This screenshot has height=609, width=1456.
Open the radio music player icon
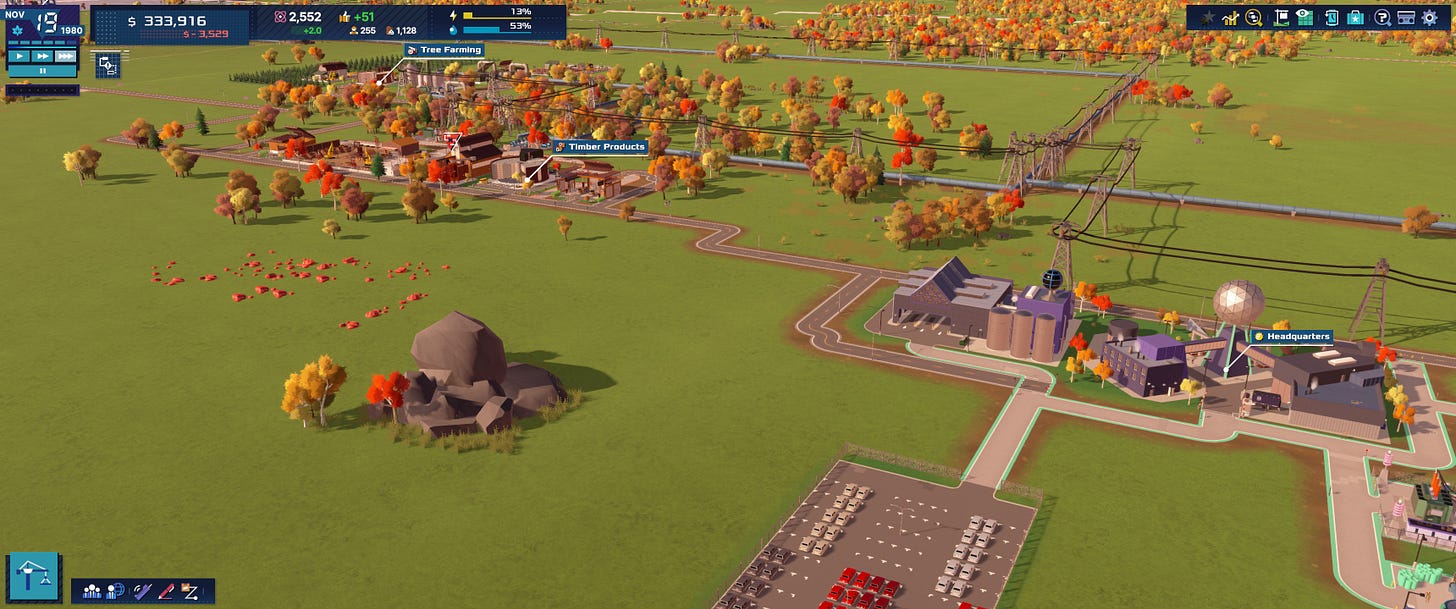(1406, 17)
